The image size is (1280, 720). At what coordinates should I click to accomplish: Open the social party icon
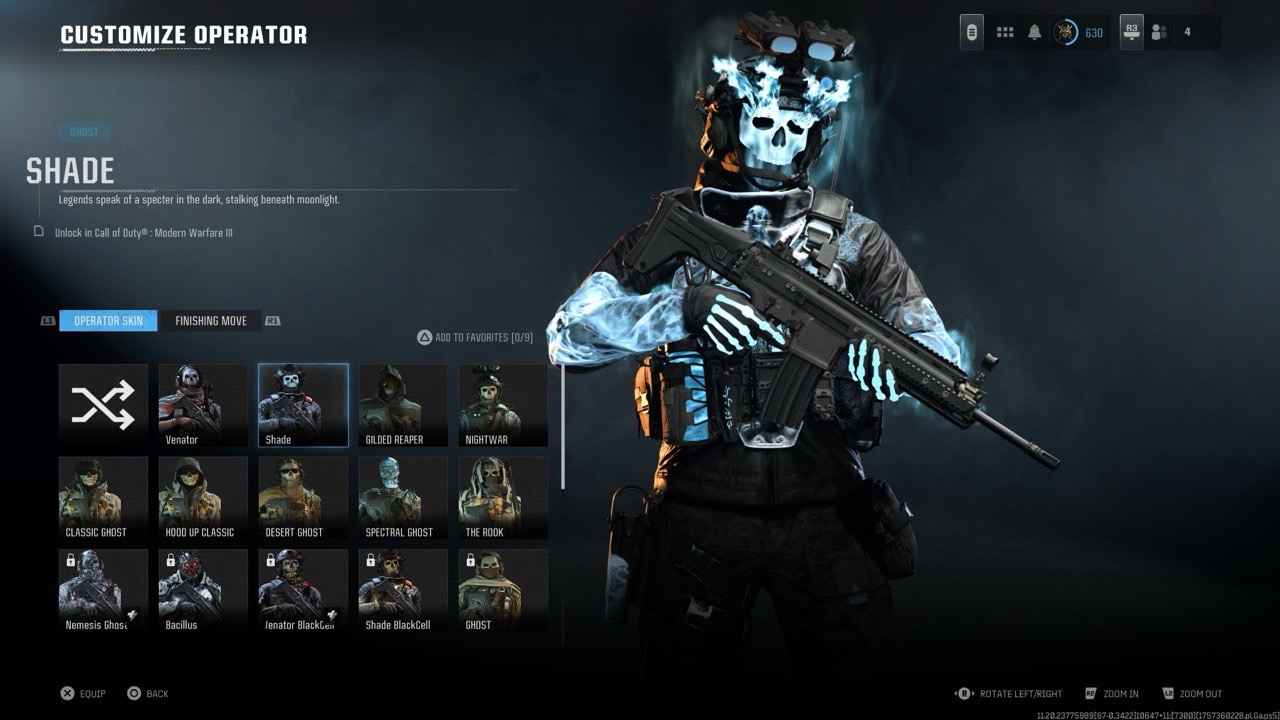click(x=1159, y=33)
